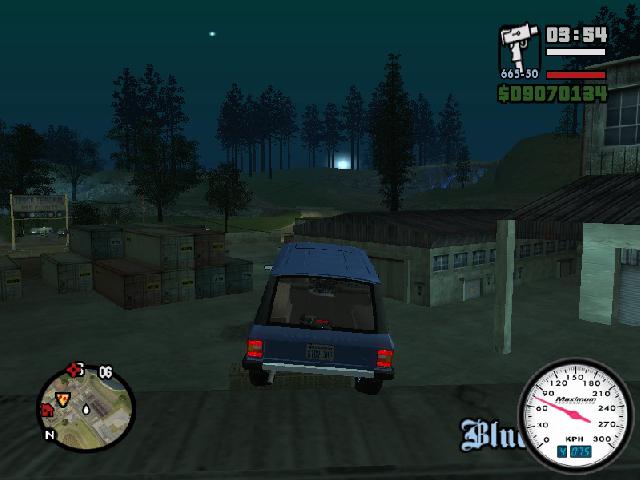This screenshot has height=480, width=640.
Task: Select the red cross-shaped blip on the radar edge
Action: pyautogui.click(x=73, y=370)
